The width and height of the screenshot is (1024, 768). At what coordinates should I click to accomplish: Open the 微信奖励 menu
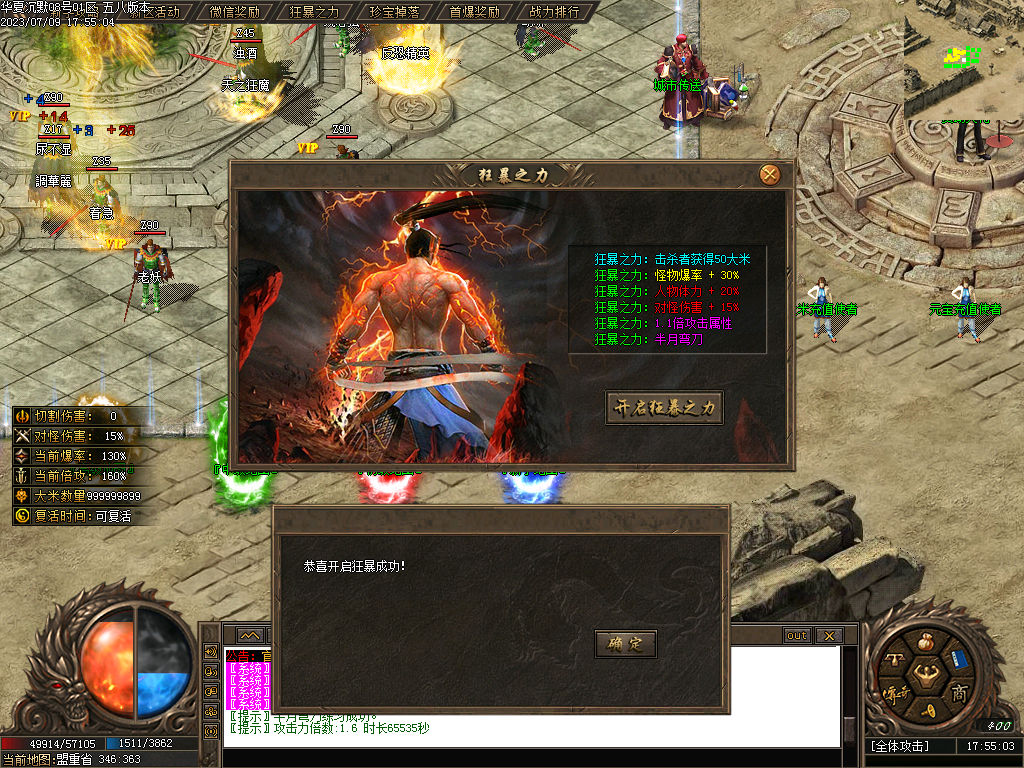235,12
